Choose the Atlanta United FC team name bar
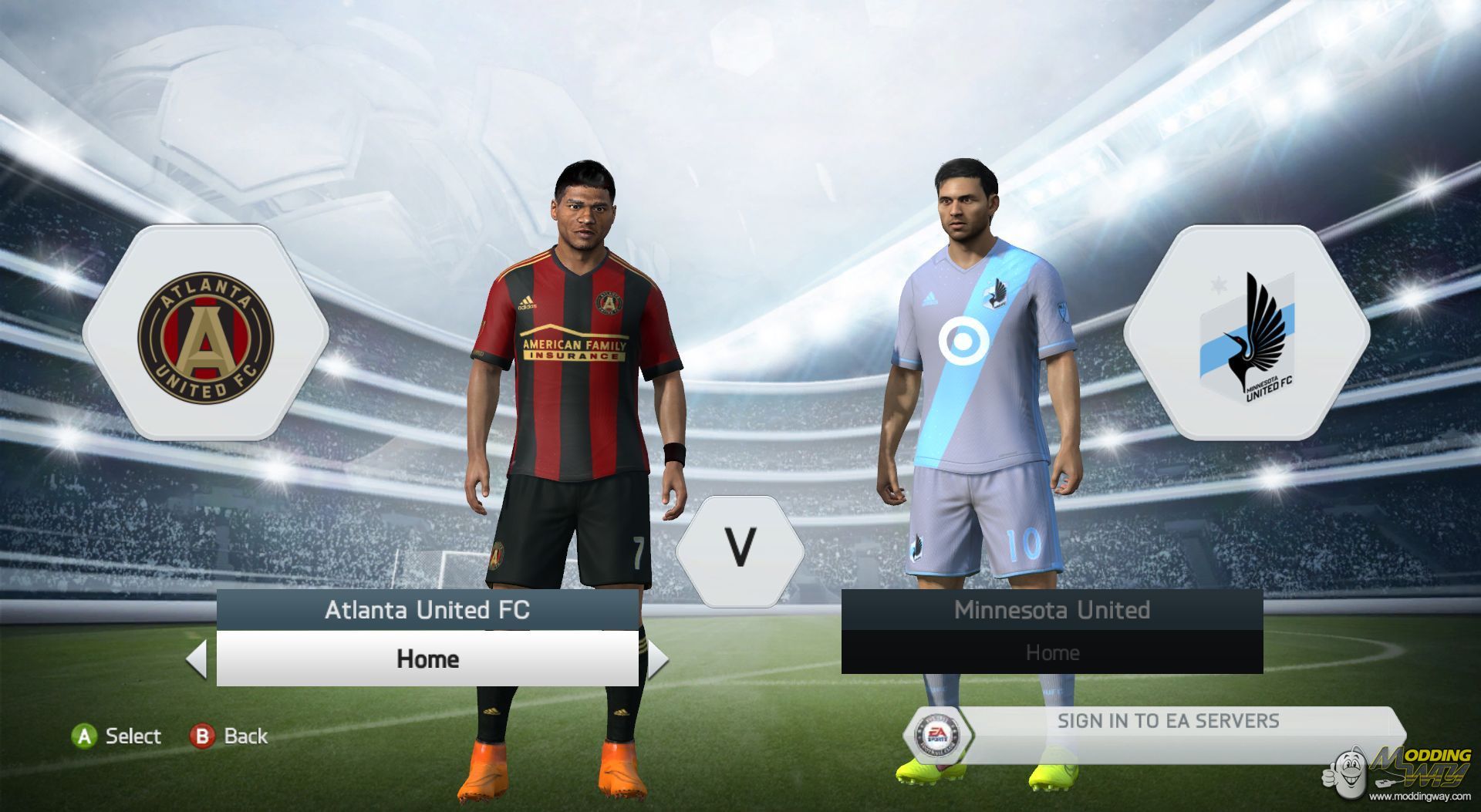 pyautogui.click(x=427, y=610)
